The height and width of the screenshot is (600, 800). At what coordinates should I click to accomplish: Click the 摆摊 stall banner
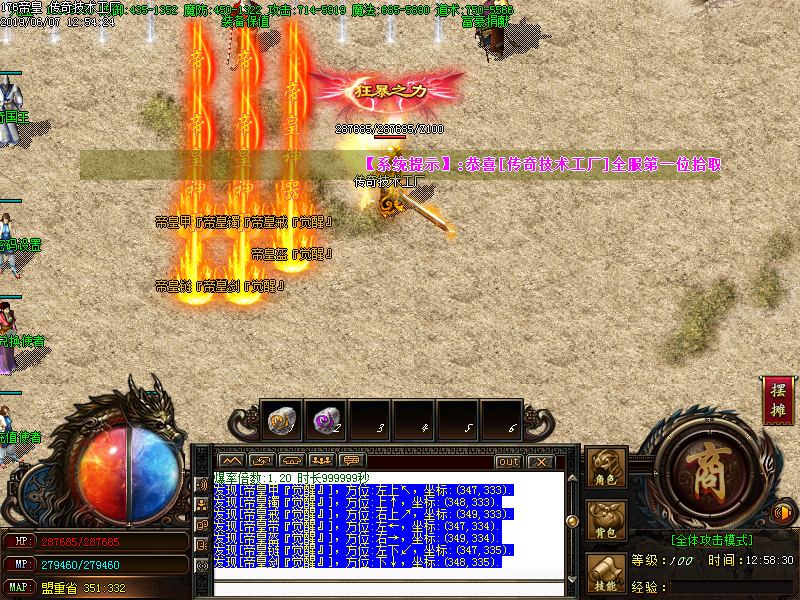click(x=776, y=399)
